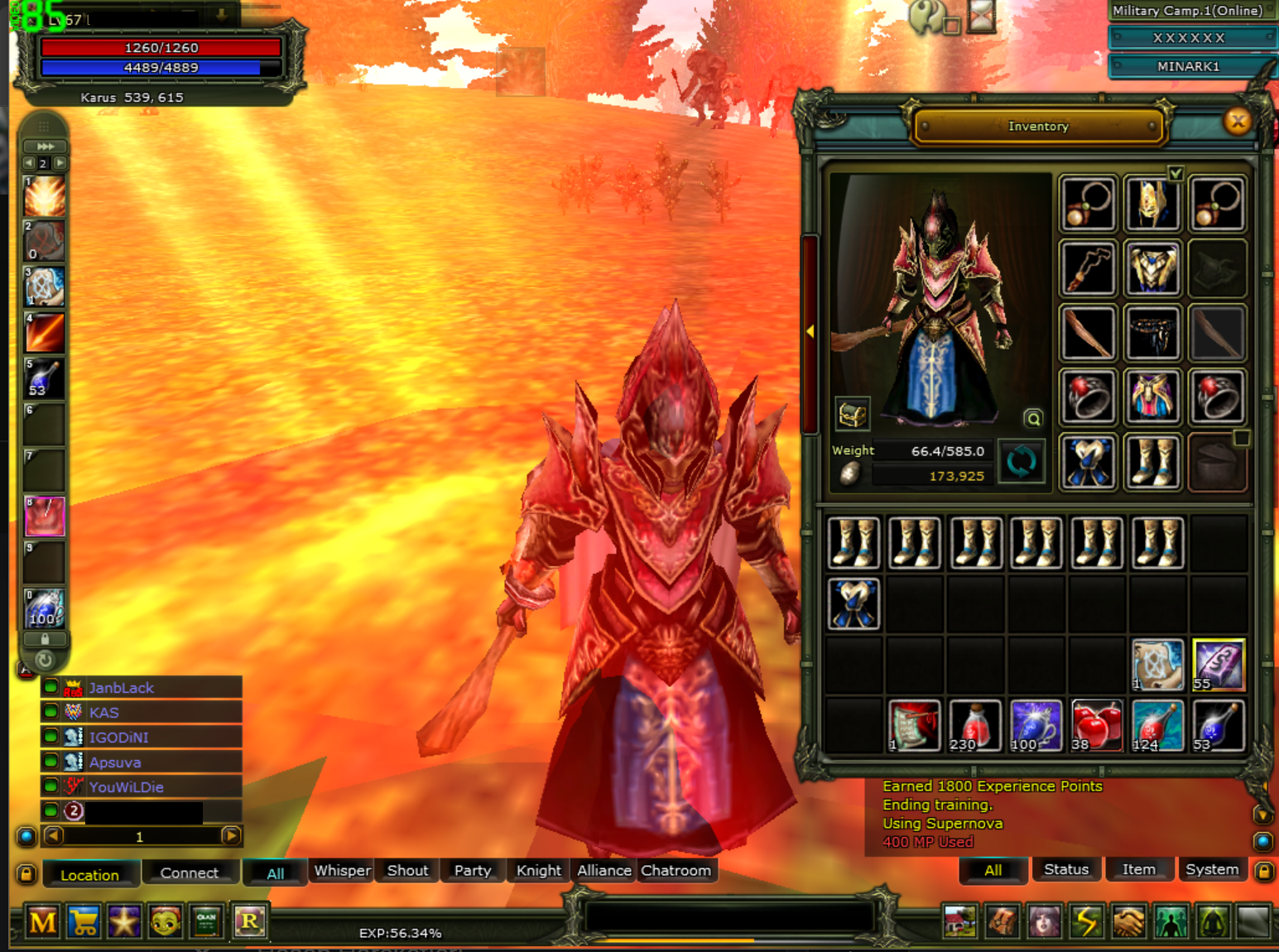Toggle the green checkmark above the helmet slot
This screenshot has height=952, width=1279.
pos(1176,174)
